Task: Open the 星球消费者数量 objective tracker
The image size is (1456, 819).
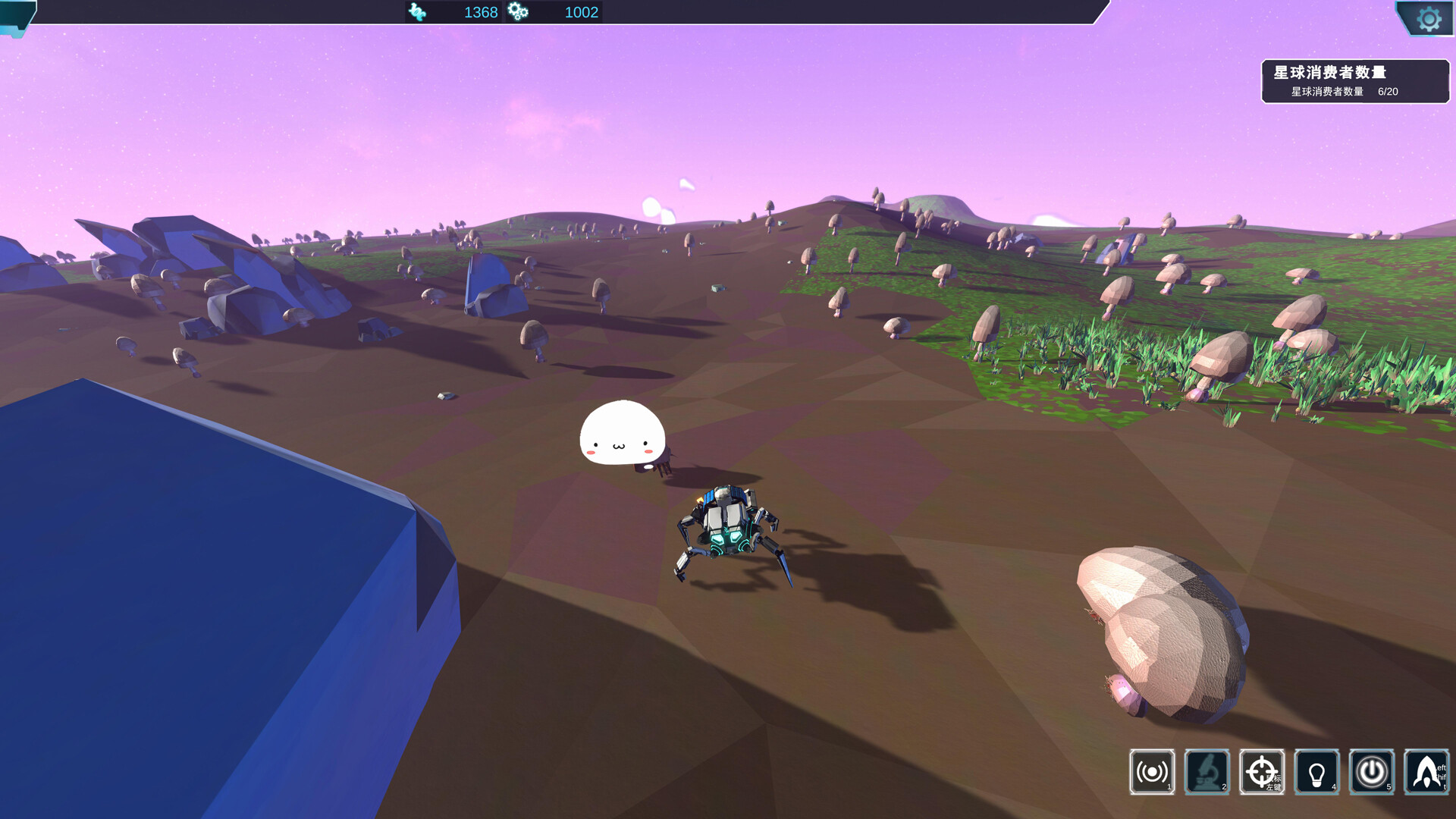Action: [1354, 81]
